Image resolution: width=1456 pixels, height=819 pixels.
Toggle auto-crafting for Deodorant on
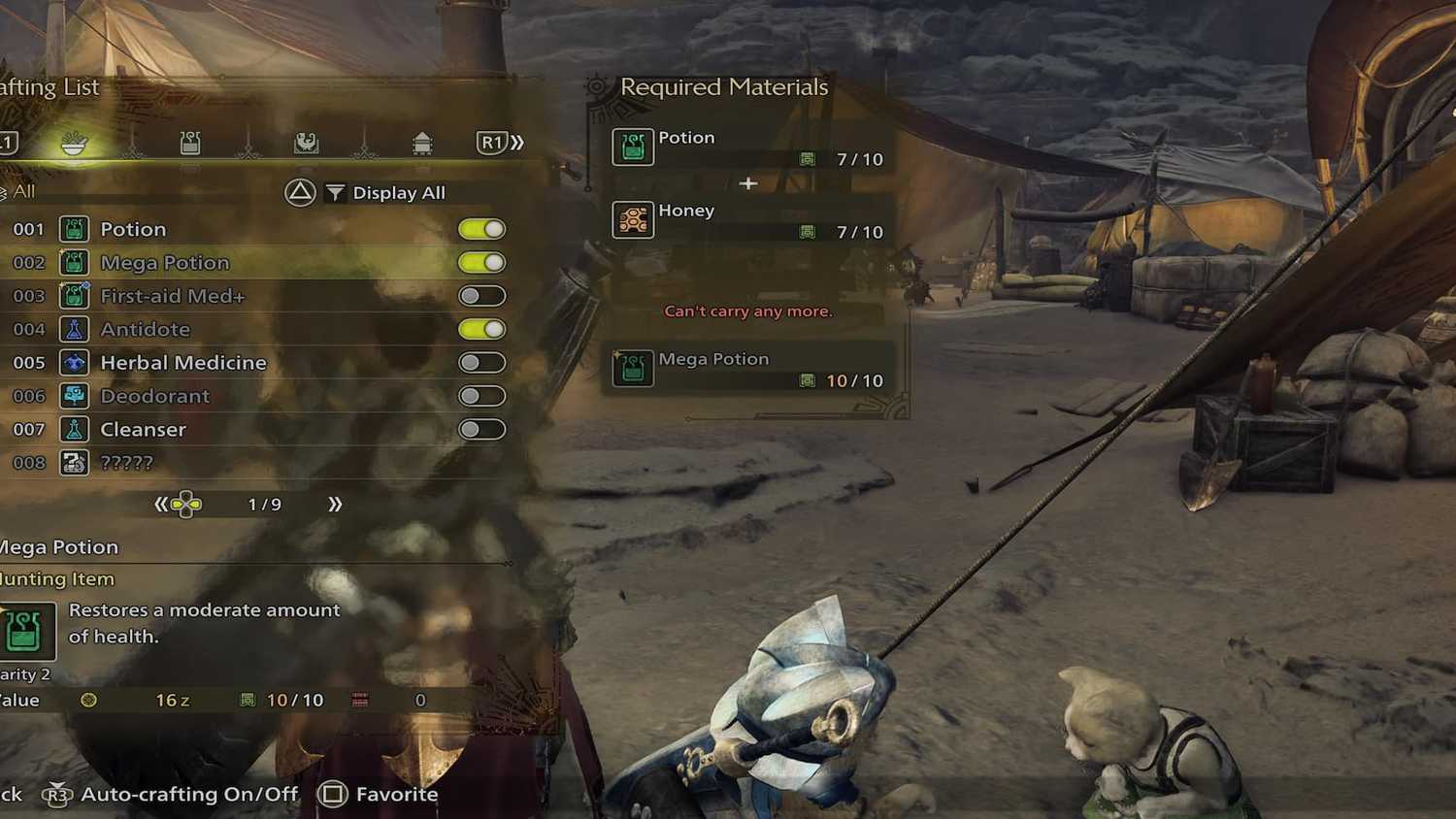(x=481, y=395)
